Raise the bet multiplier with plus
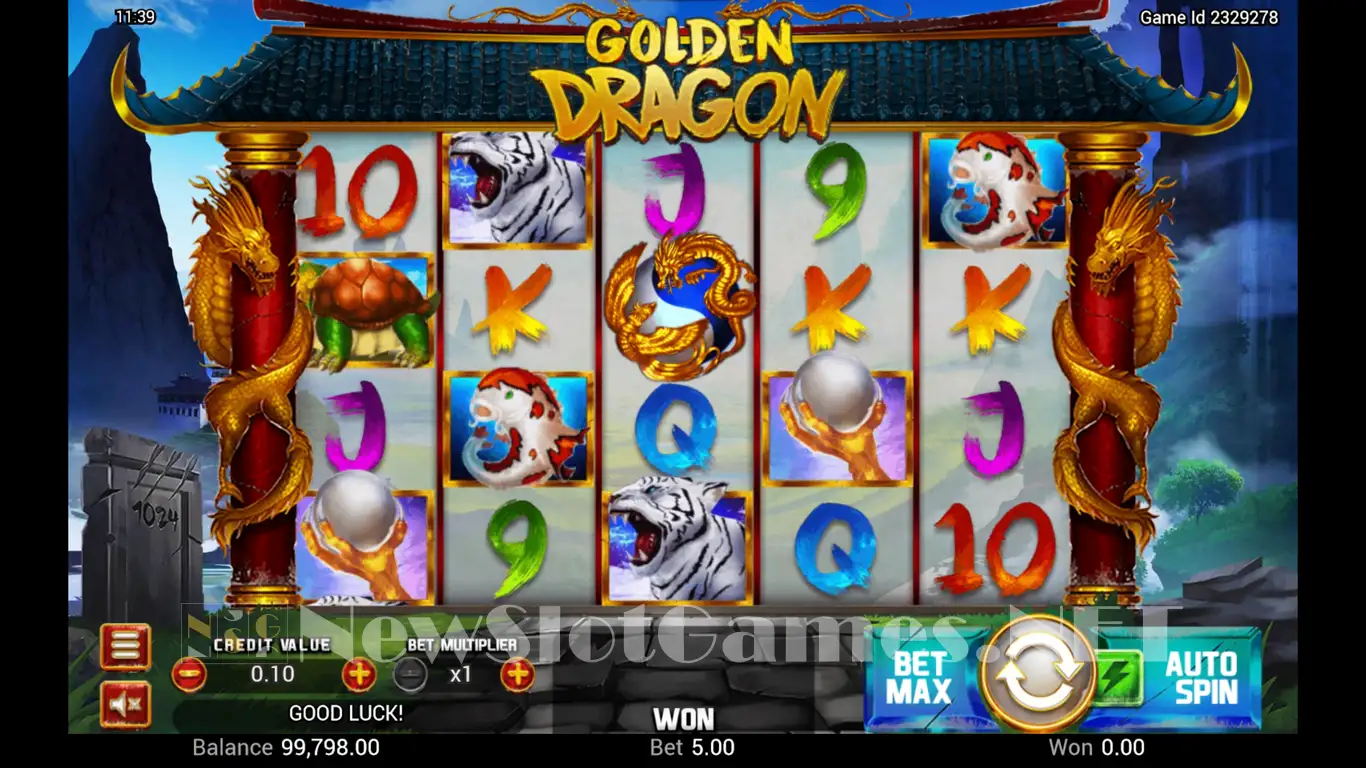Image resolution: width=1366 pixels, height=768 pixels. point(517,675)
